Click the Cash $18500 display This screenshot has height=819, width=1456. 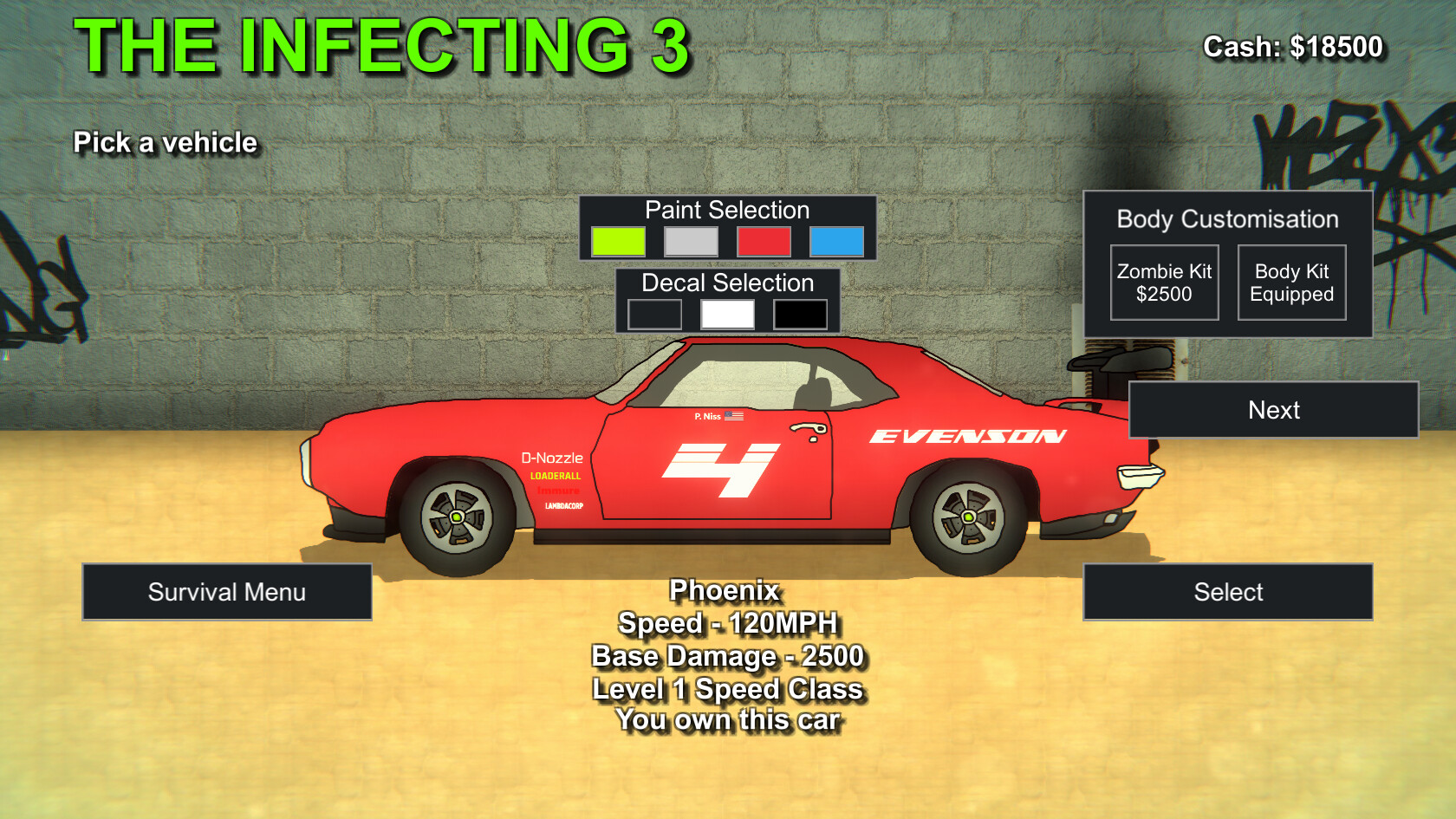point(1293,47)
